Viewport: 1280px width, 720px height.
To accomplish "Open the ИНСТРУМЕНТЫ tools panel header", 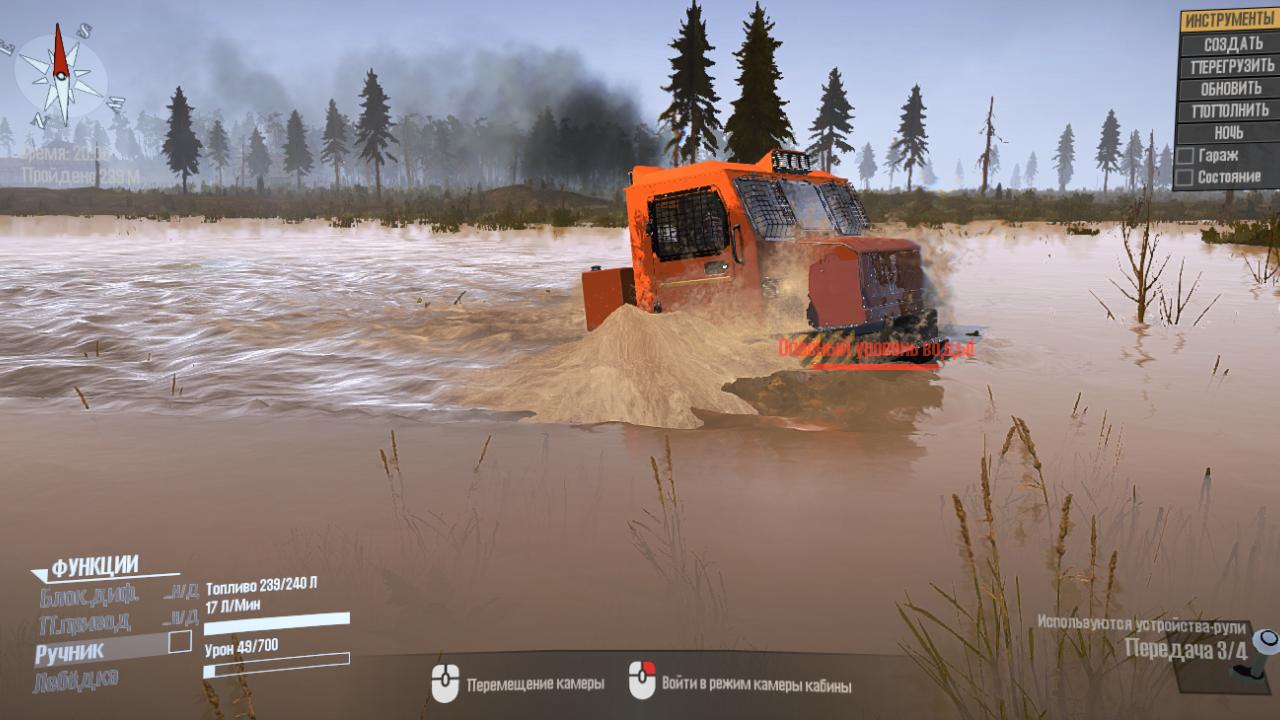I will tap(1231, 20).
